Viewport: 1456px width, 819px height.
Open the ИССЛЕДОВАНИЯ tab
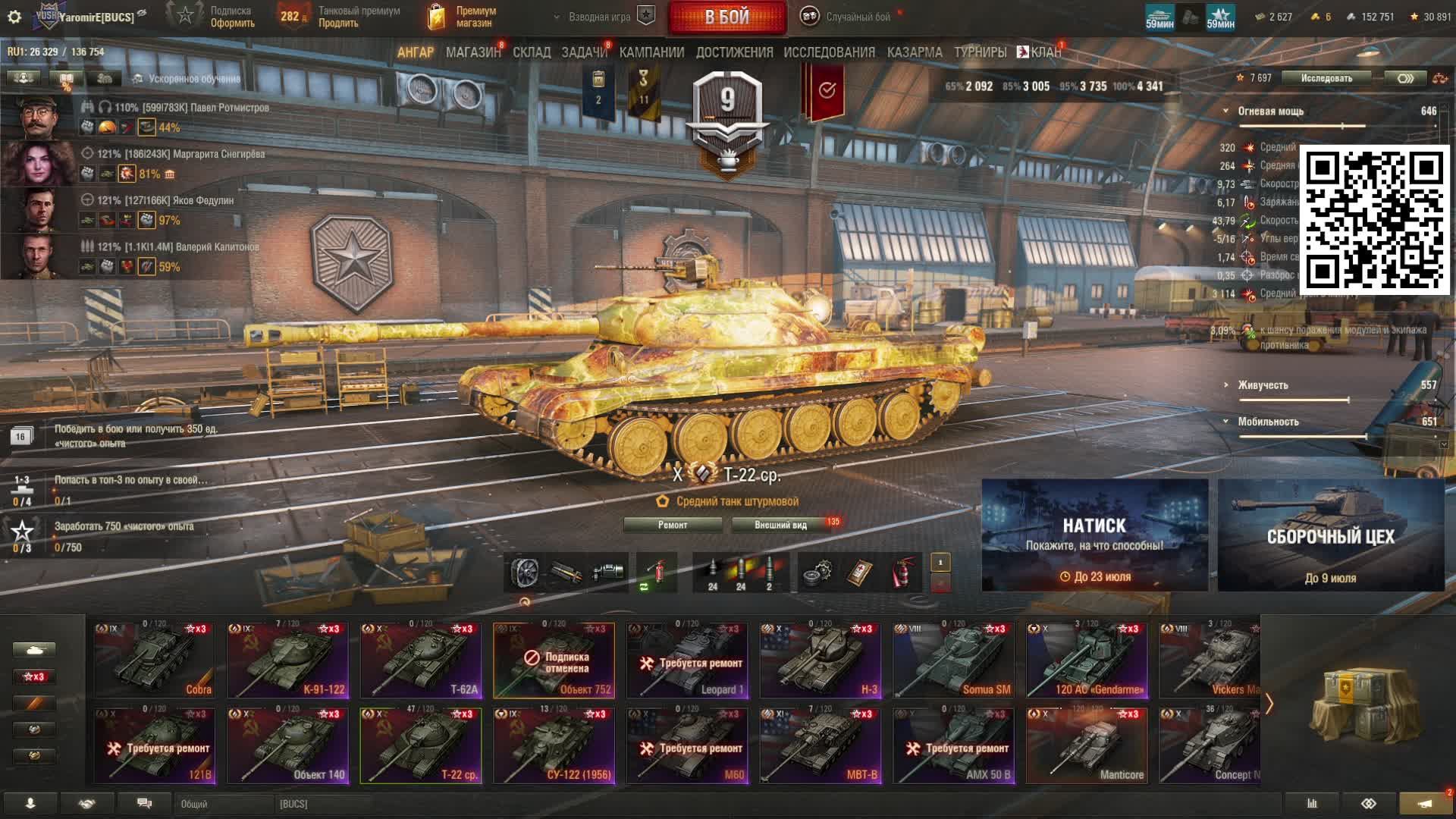(x=829, y=52)
